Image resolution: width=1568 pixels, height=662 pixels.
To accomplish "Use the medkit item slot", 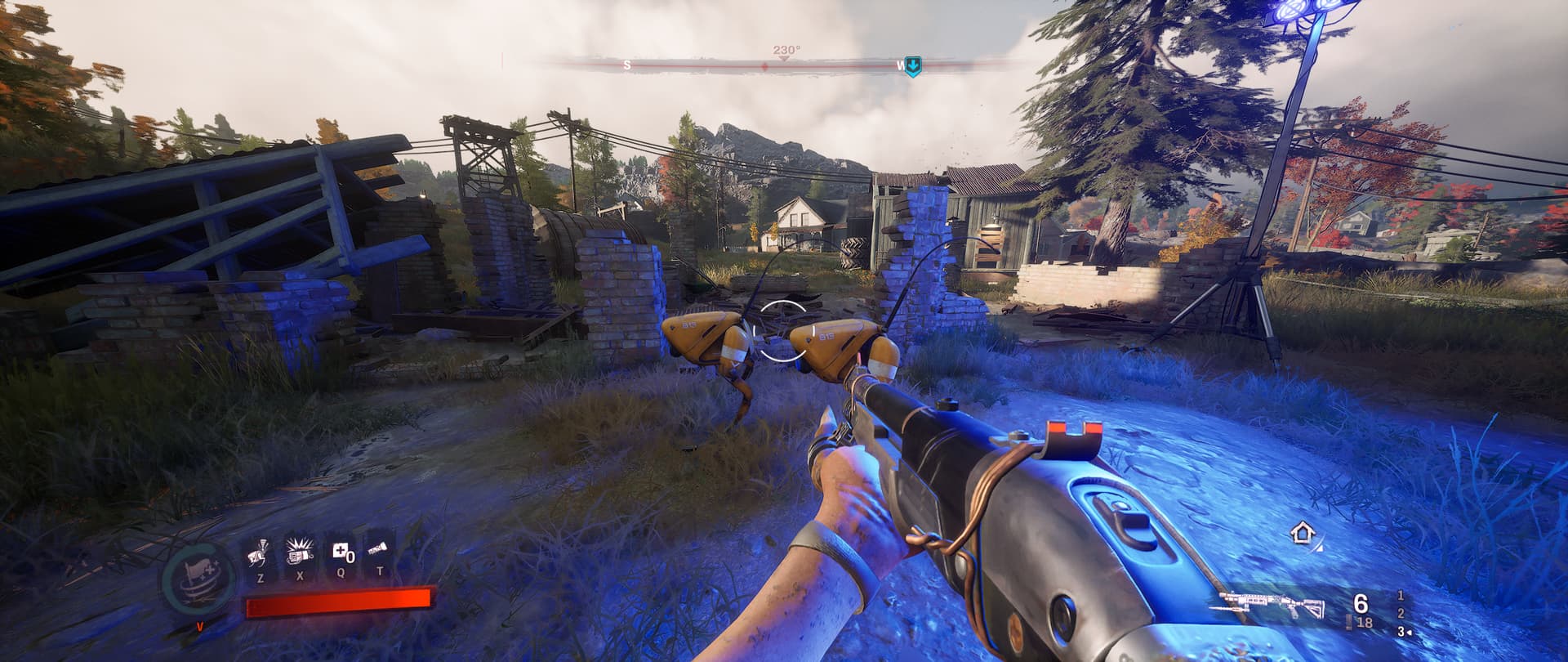I will pos(341,553).
